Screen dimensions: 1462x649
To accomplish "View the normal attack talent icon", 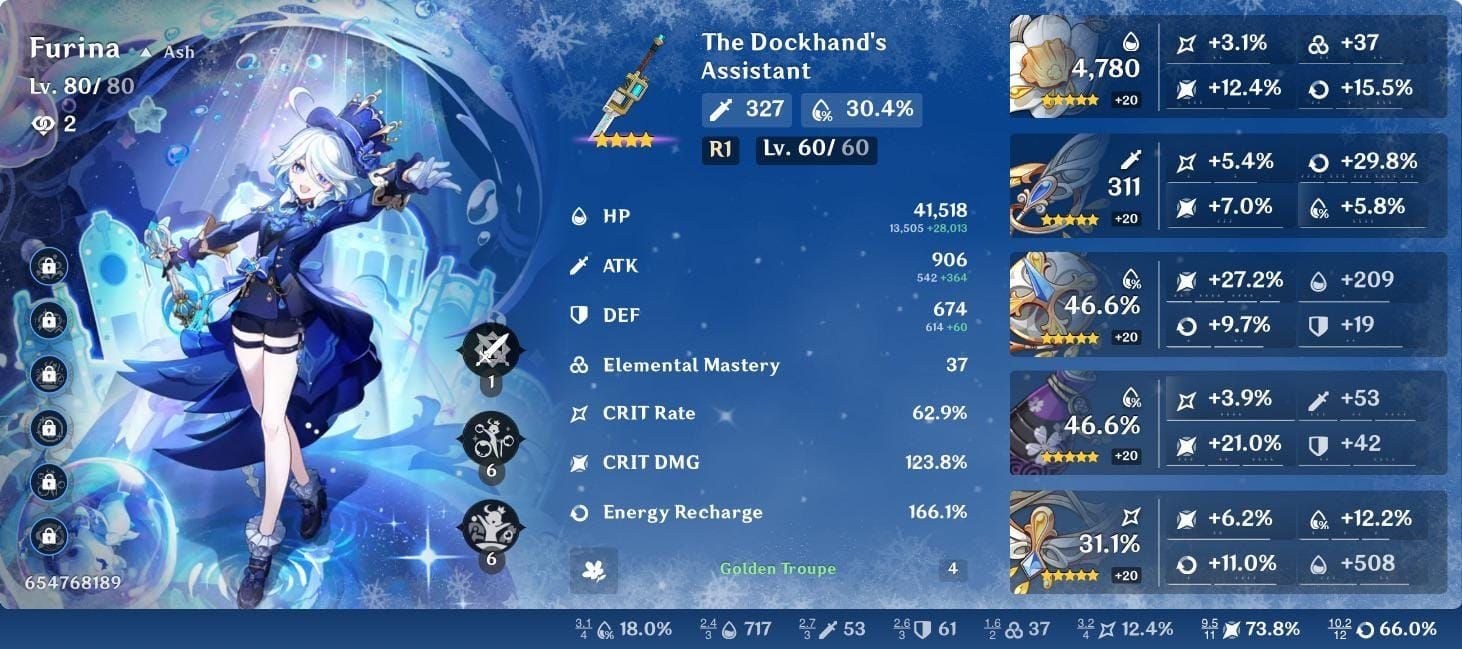I will coord(490,350).
